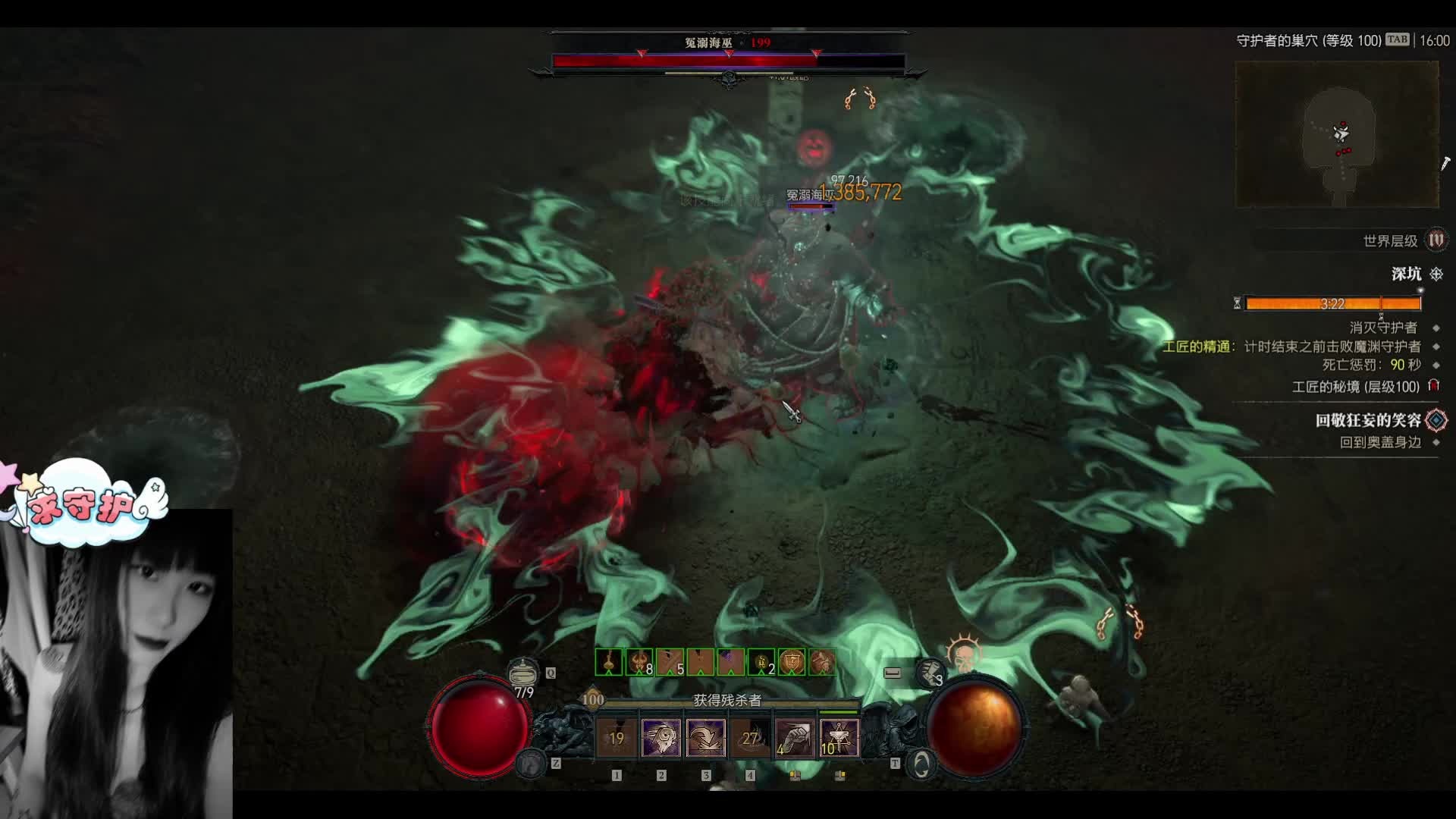
Task: Use the skill showing cooldown 19
Action: (616, 738)
